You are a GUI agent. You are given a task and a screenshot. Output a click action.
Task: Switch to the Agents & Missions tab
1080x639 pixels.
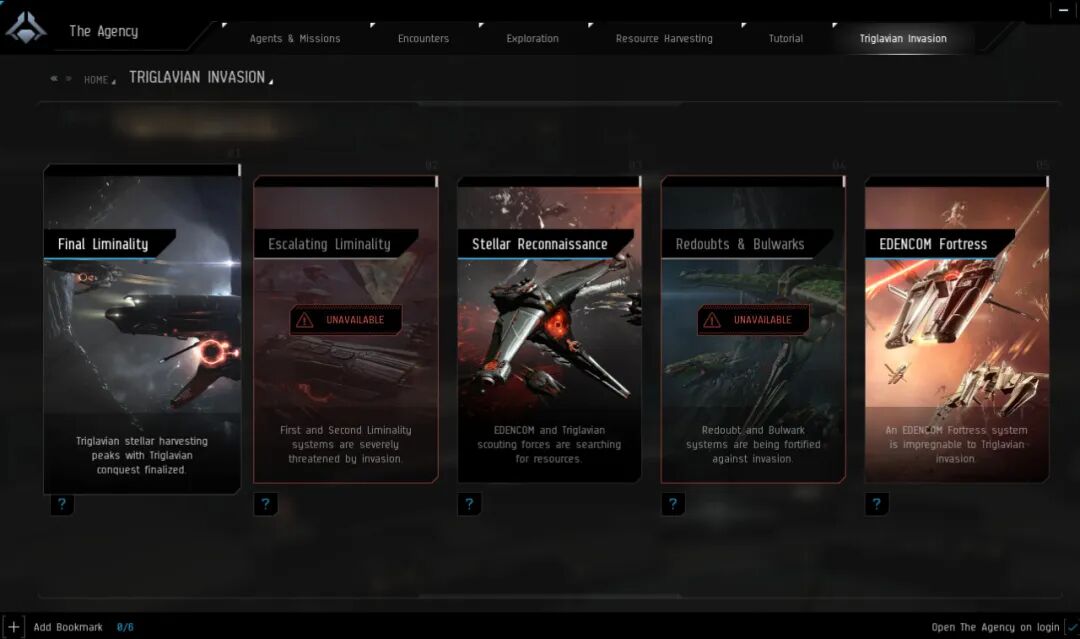pyautogui.click(x=295, y=39)
